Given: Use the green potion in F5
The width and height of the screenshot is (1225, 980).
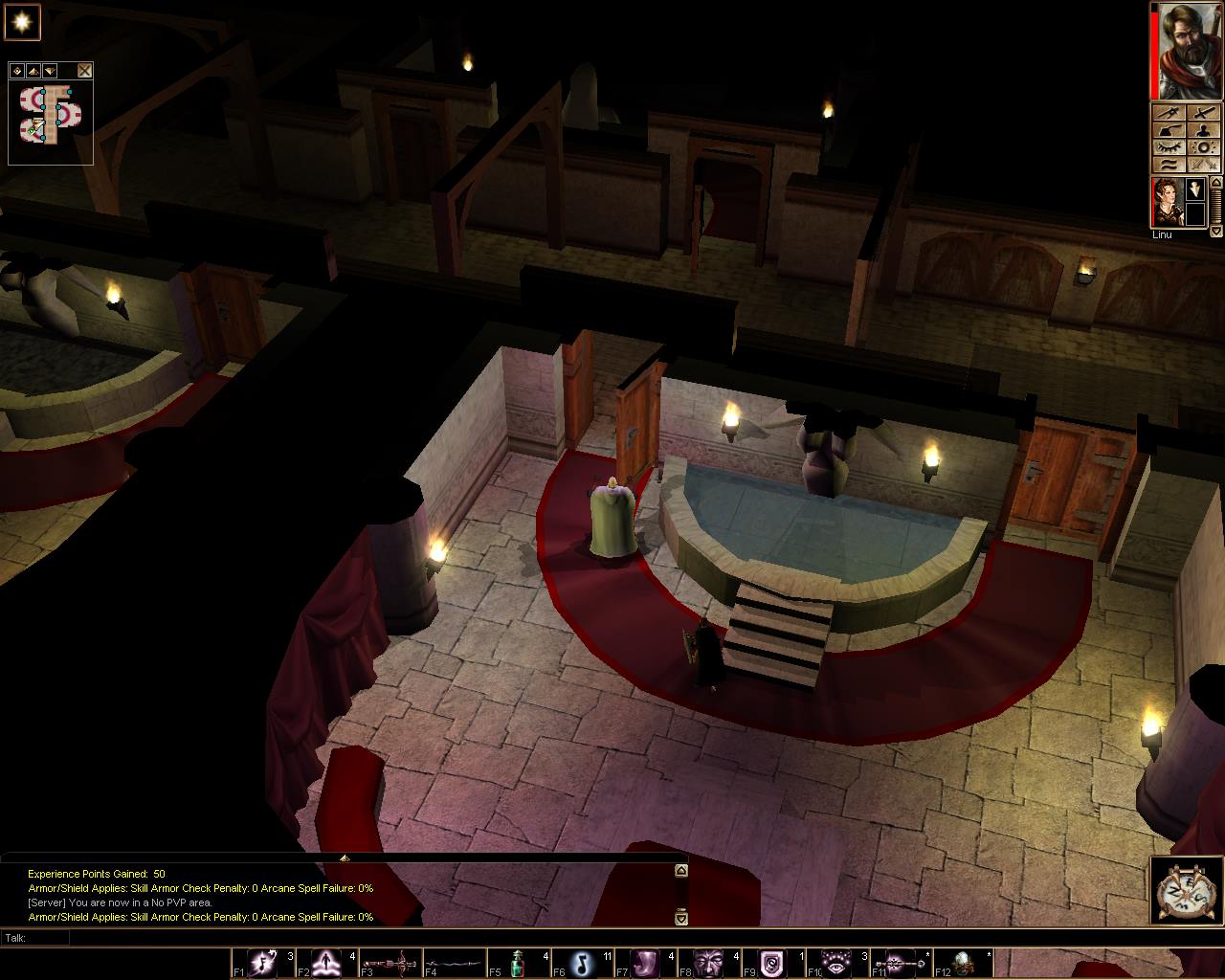Looking at the screenshot, I should tap(518, 962).
